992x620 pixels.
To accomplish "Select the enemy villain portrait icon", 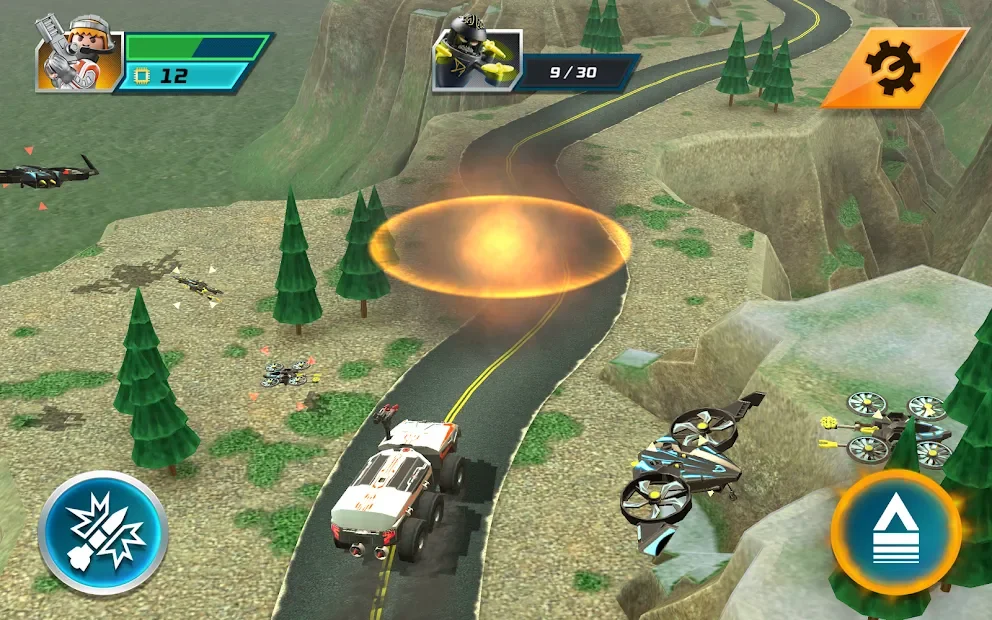I will pyautogui.click(x=476, y=61).
